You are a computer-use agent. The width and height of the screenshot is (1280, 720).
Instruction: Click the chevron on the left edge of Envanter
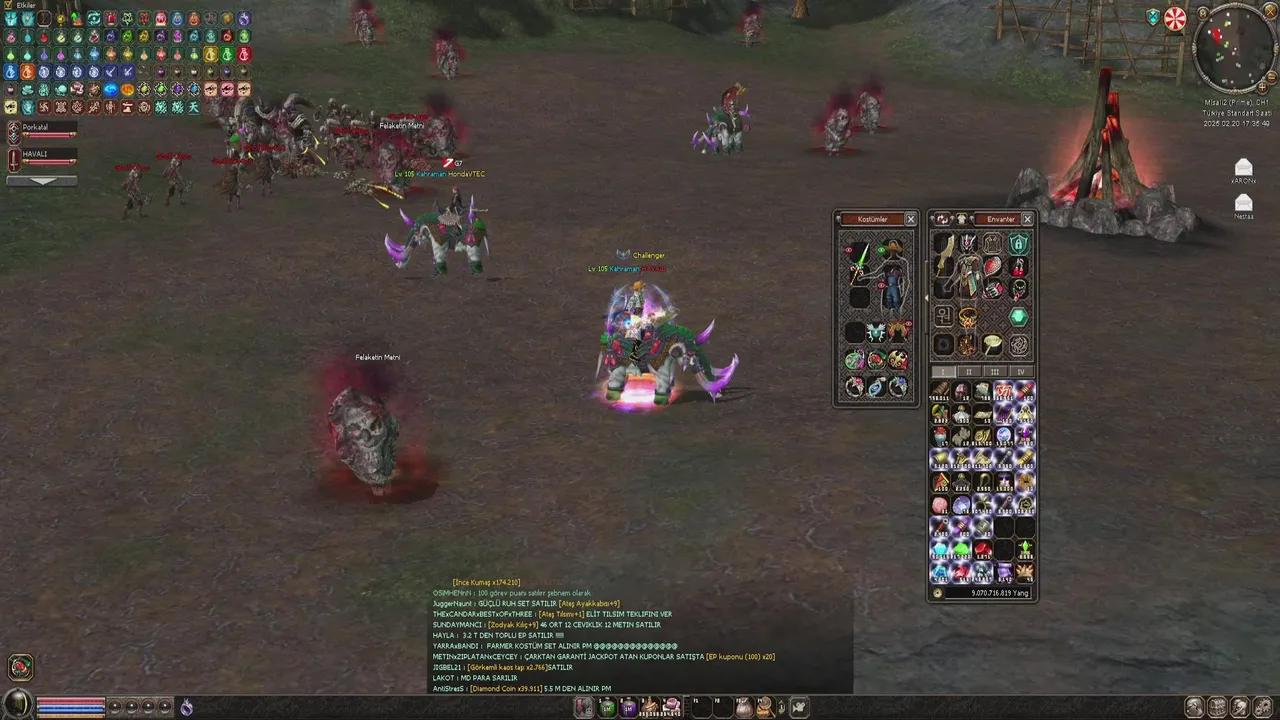926,297
